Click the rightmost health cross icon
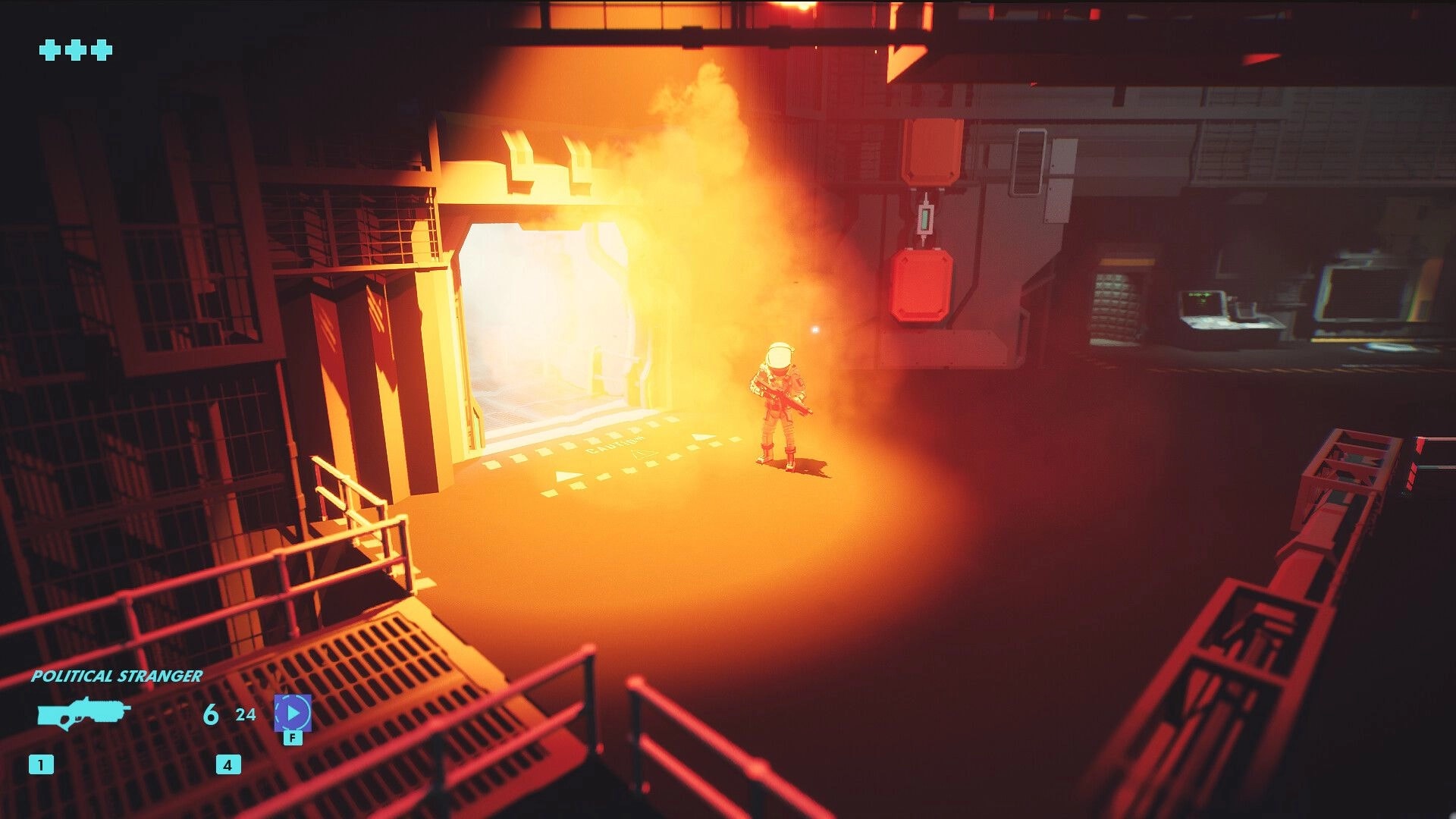The width and height of the screenshot is (1456, 819). pyautogui.click(x=100, y=52)
